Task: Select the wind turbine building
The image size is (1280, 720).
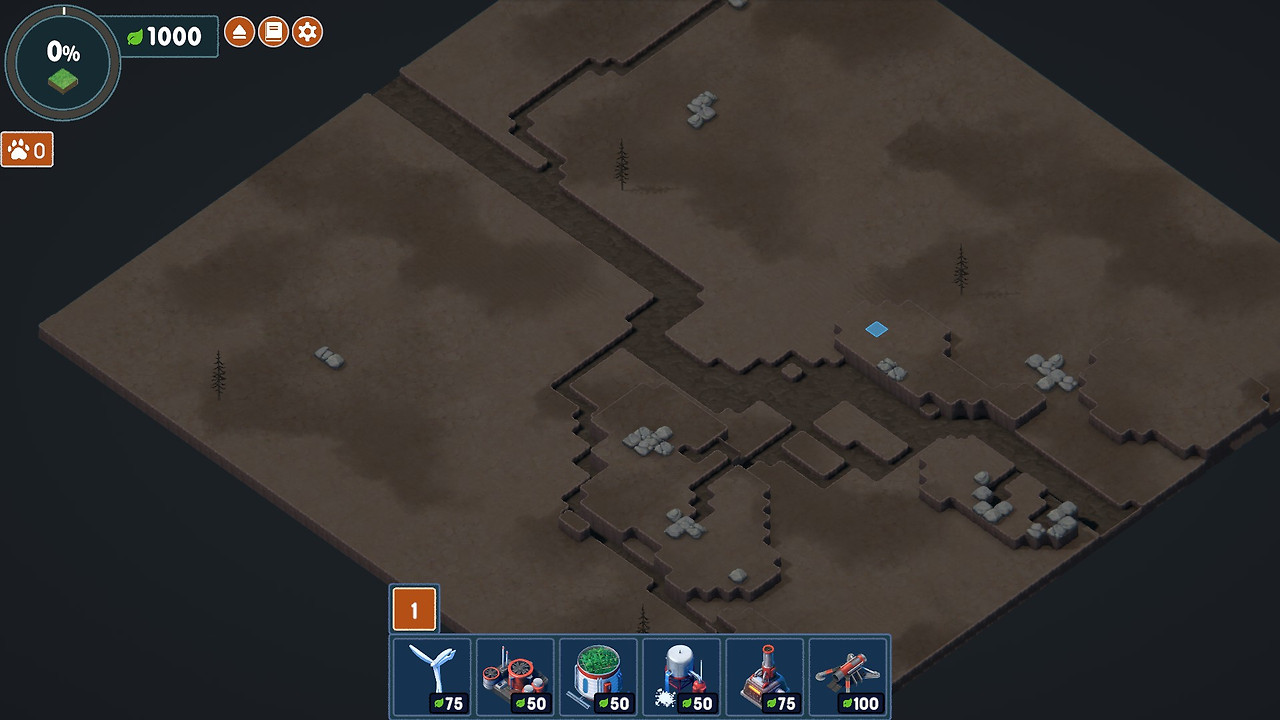Action: click(432, 677)
